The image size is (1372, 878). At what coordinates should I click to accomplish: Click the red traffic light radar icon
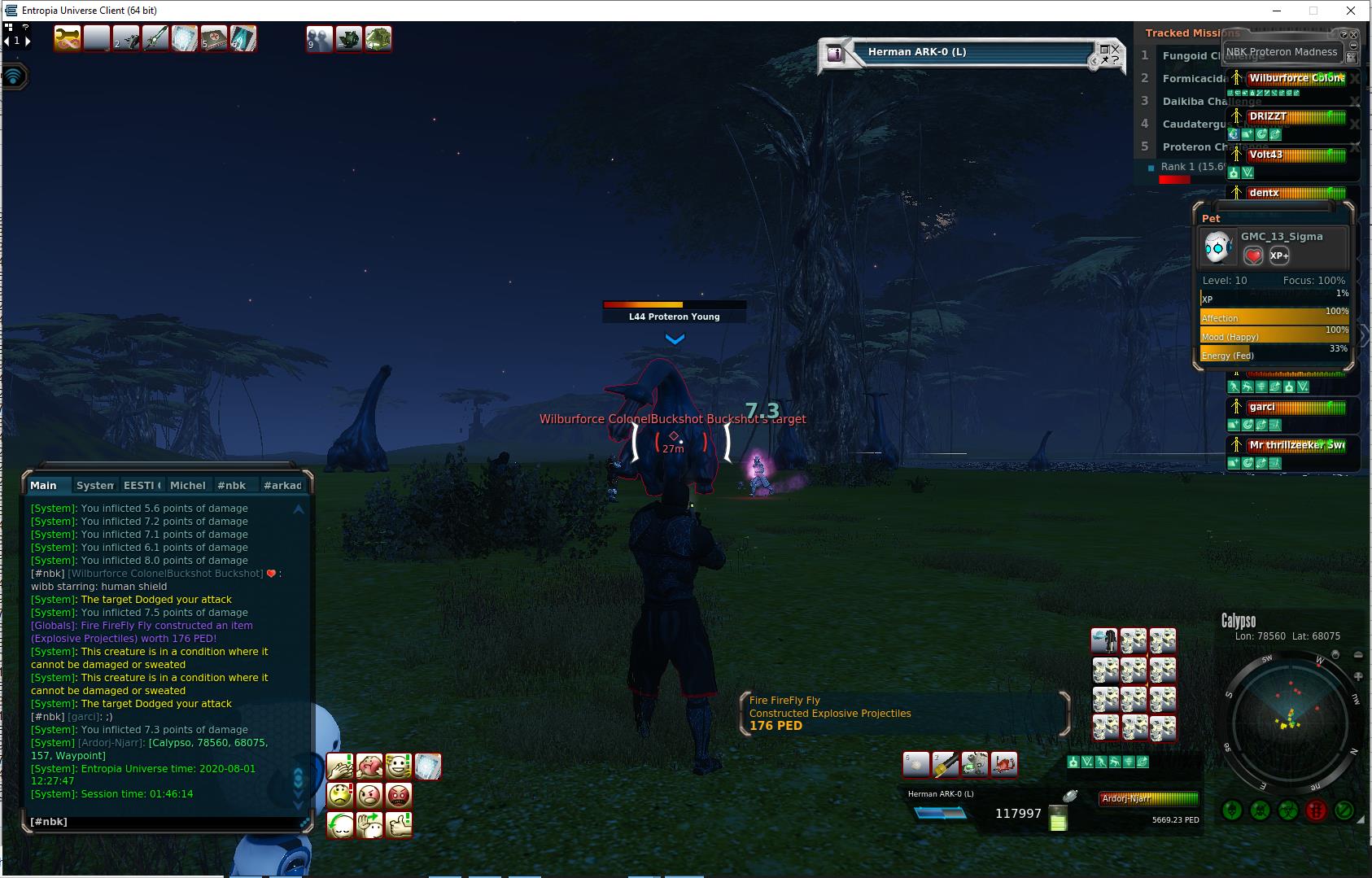tap(1316, 810)
